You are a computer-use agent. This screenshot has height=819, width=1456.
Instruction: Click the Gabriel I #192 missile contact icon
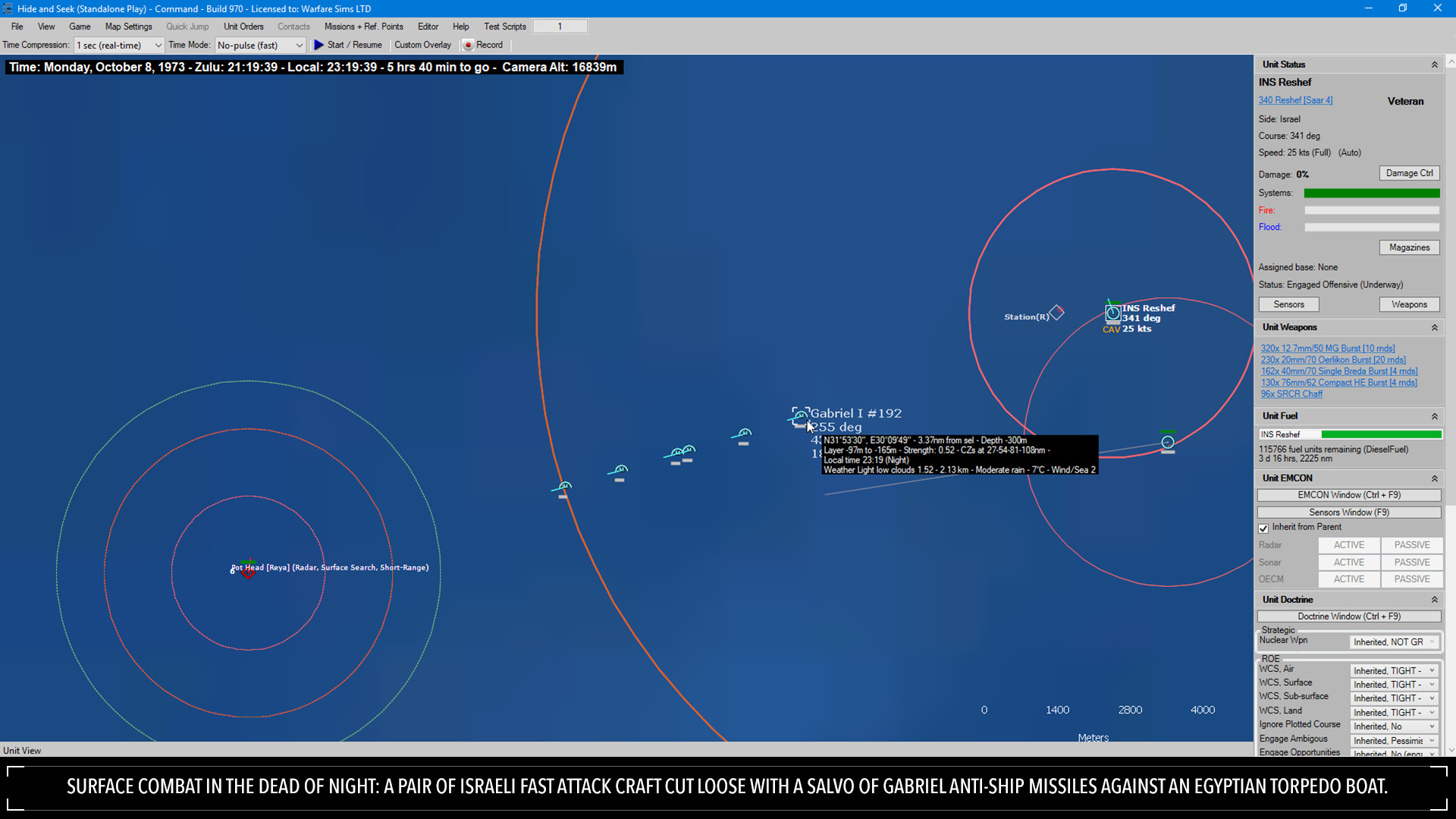click(800, 416)
